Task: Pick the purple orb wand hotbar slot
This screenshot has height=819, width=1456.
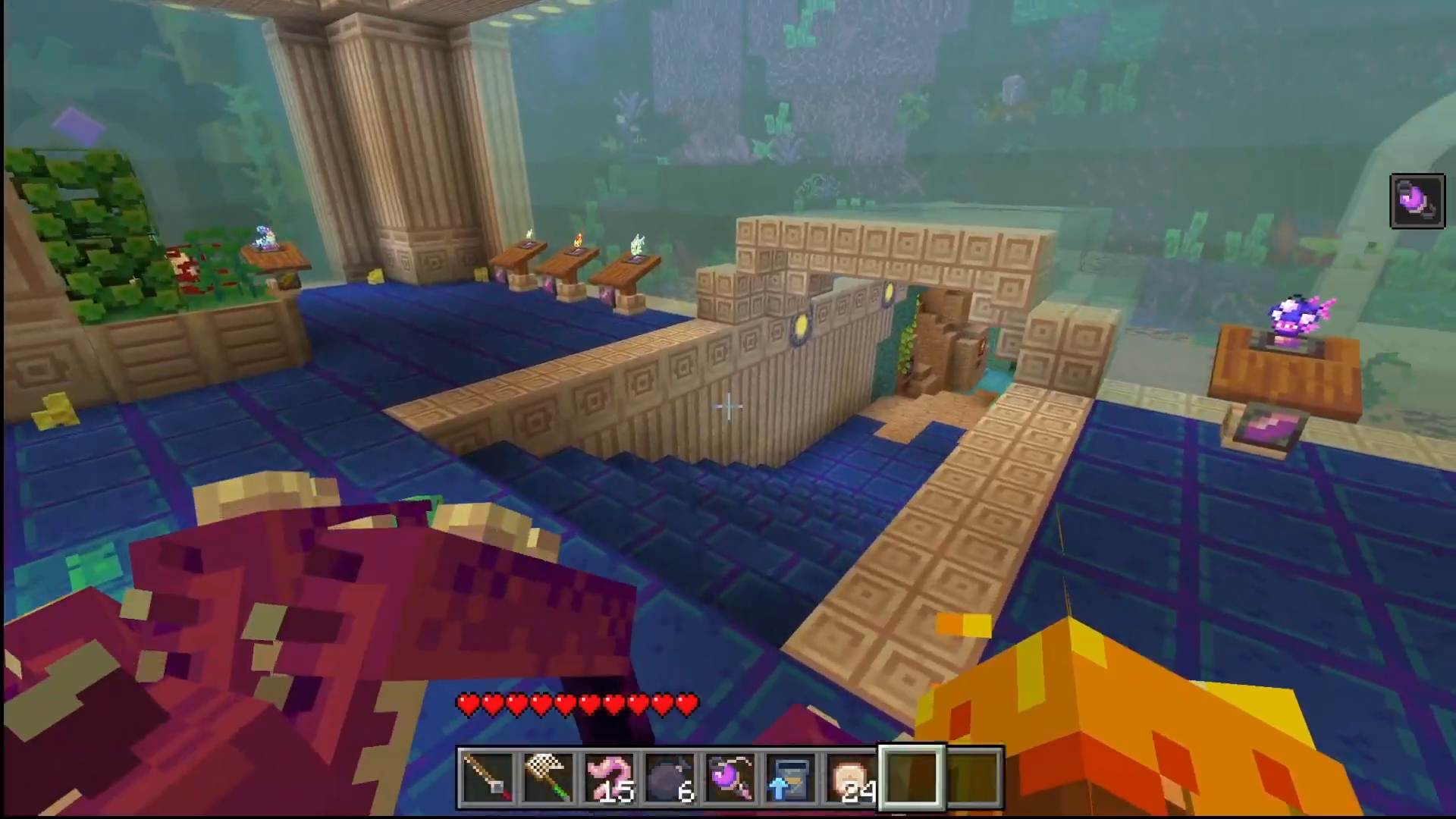Action: [x=730, y=778]
